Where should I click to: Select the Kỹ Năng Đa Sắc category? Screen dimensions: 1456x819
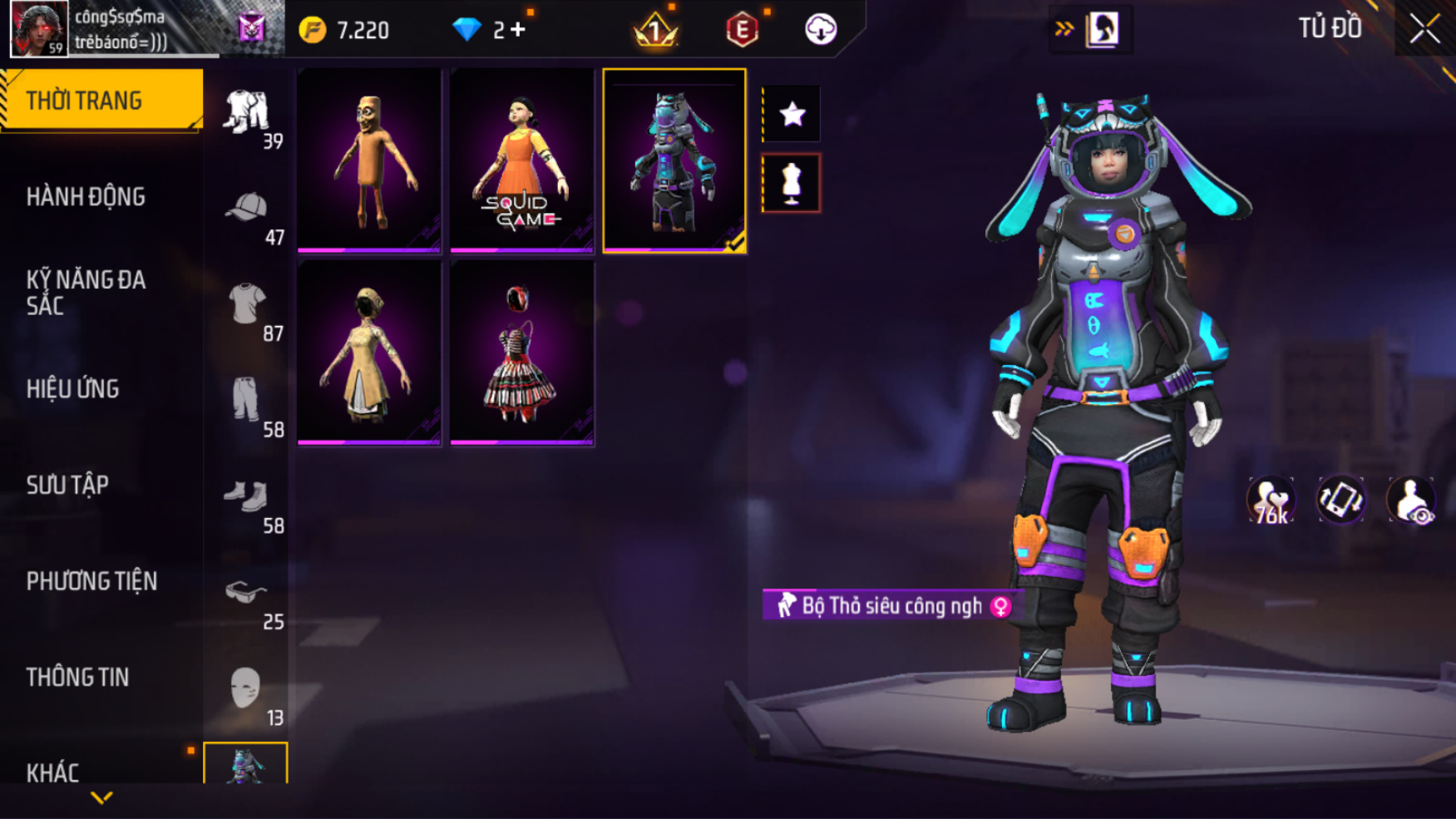pyautogui.click(x=86, y=293)
